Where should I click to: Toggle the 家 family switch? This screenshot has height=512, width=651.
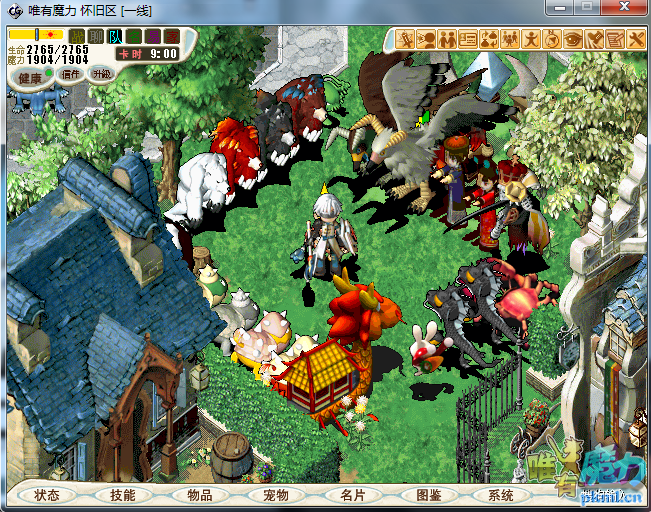click(172, 36)
